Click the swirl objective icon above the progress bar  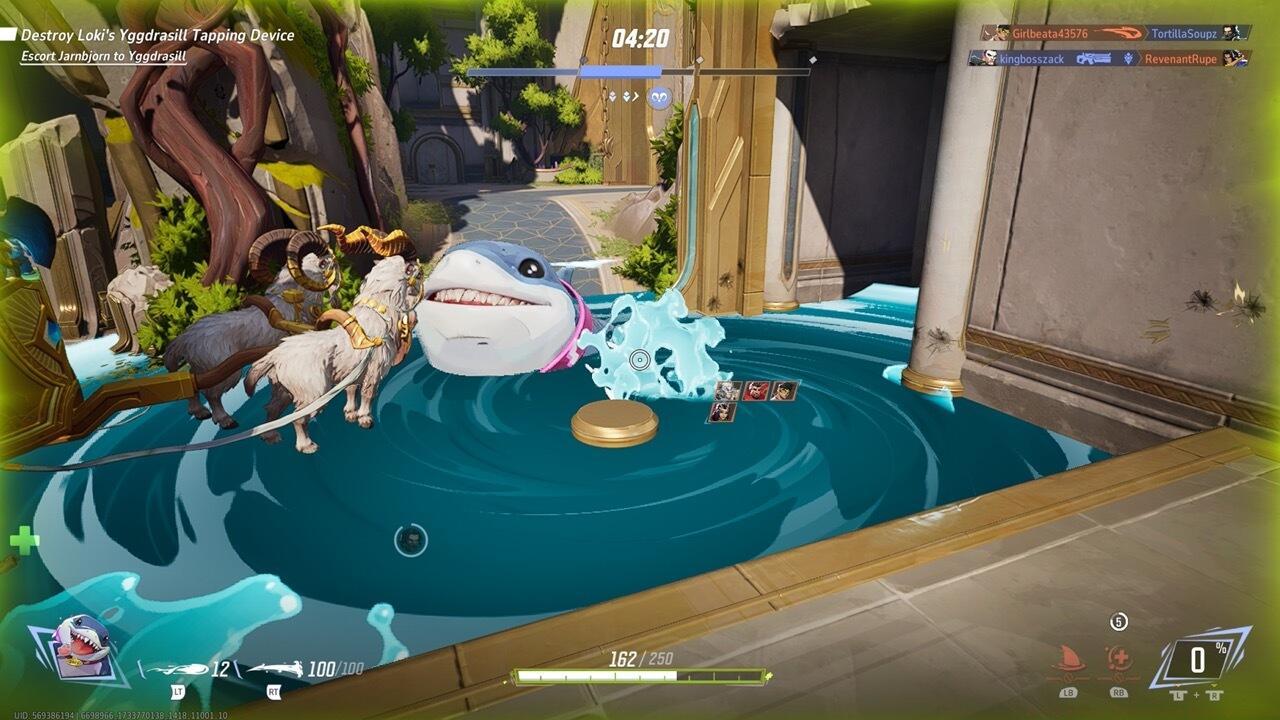point(661,97)
